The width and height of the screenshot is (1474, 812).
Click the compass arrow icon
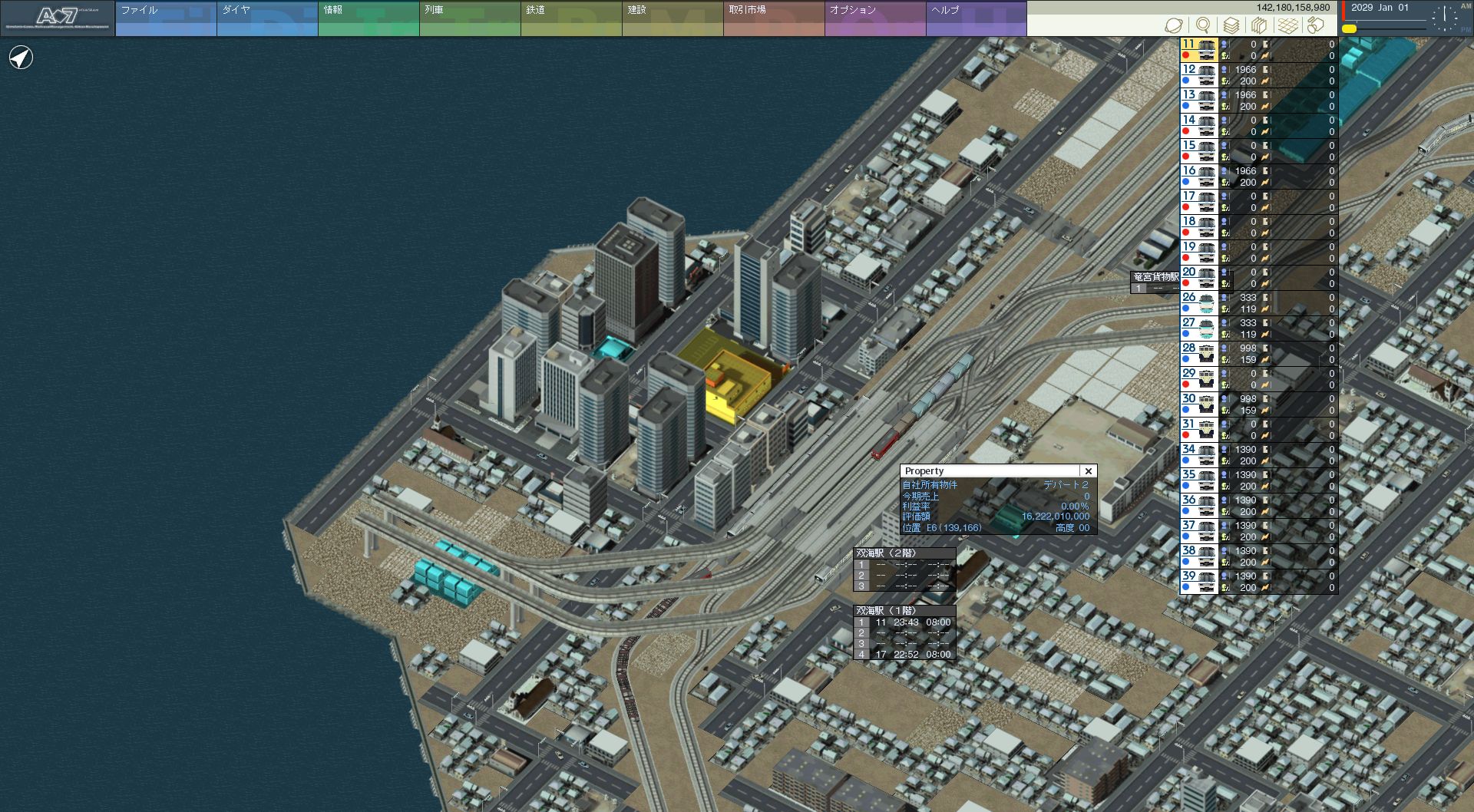pyautogui.click(x=21, y=58)
